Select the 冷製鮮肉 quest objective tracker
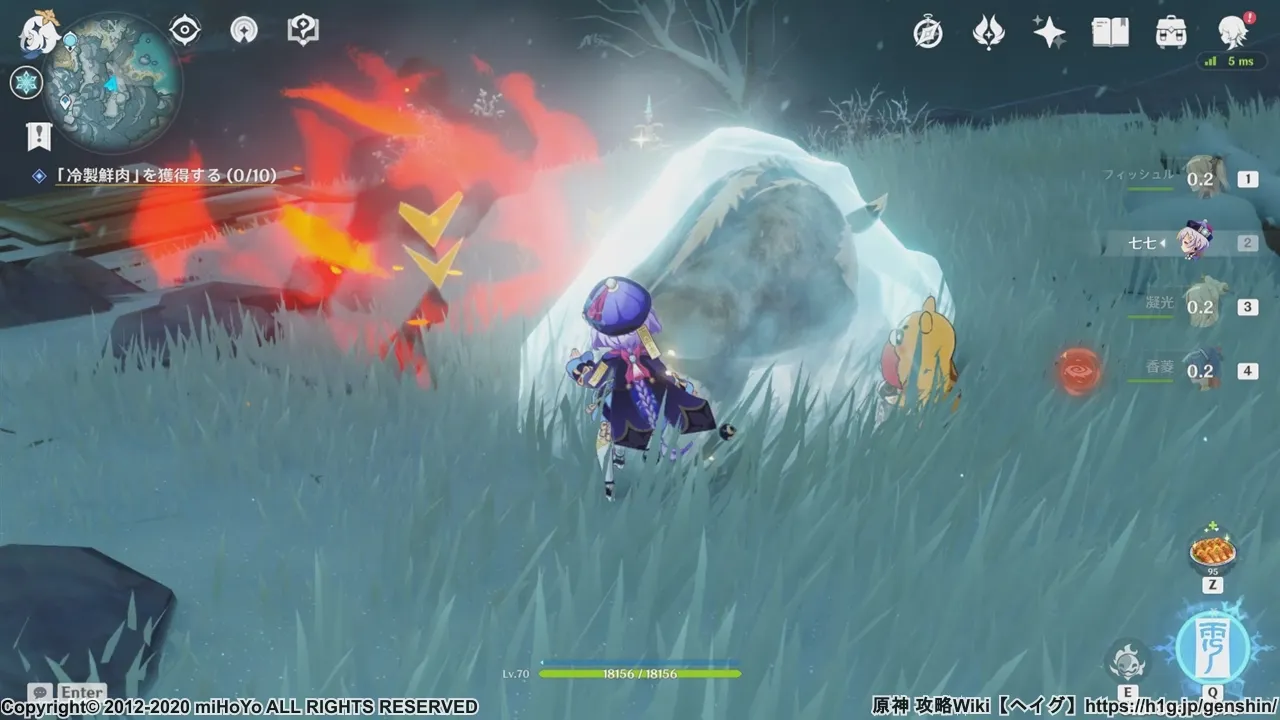Screen dimensions: 1280x720 (x=165, y=176)
